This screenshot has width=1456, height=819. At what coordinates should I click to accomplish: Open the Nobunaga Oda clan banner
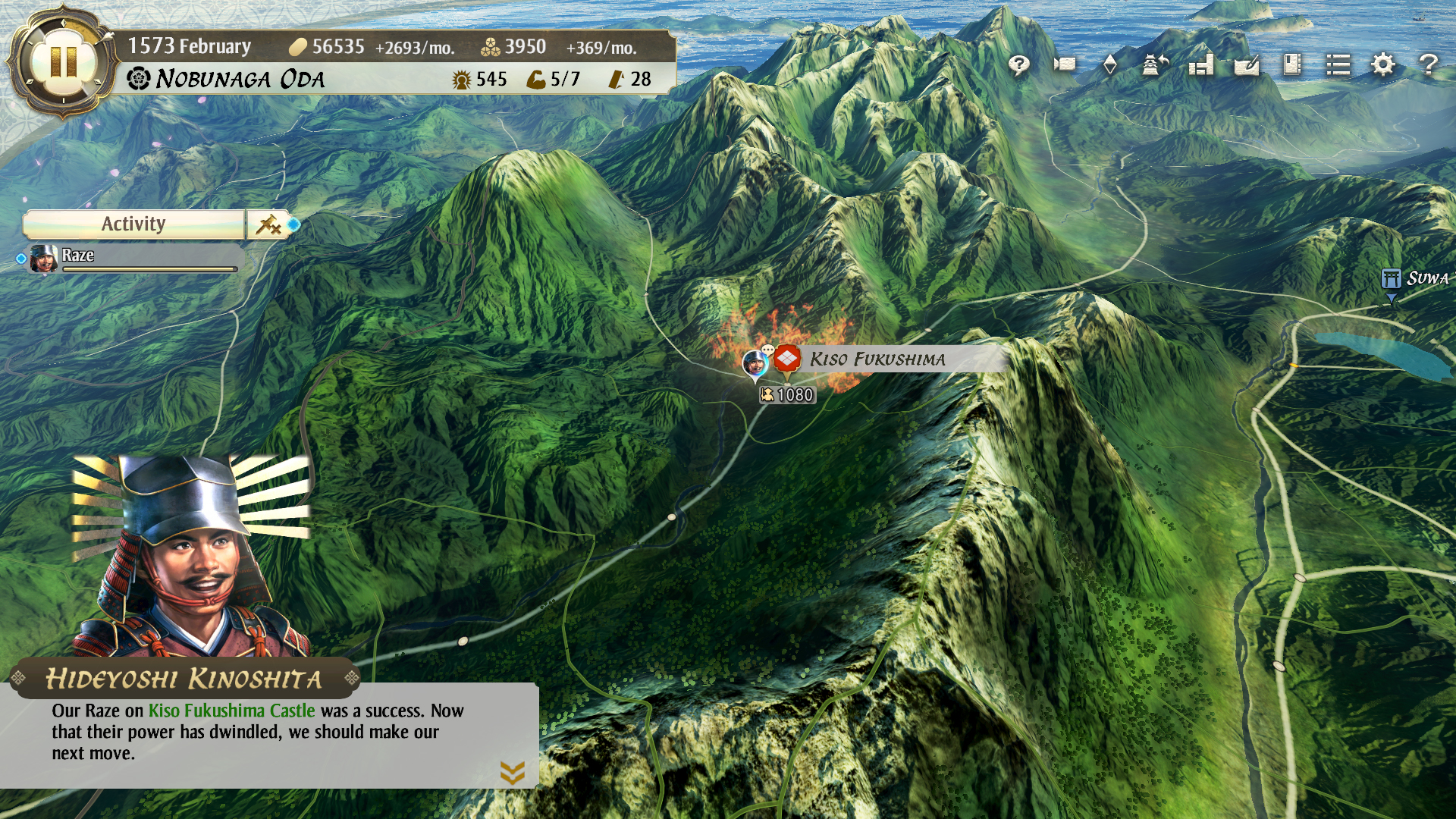227,79
